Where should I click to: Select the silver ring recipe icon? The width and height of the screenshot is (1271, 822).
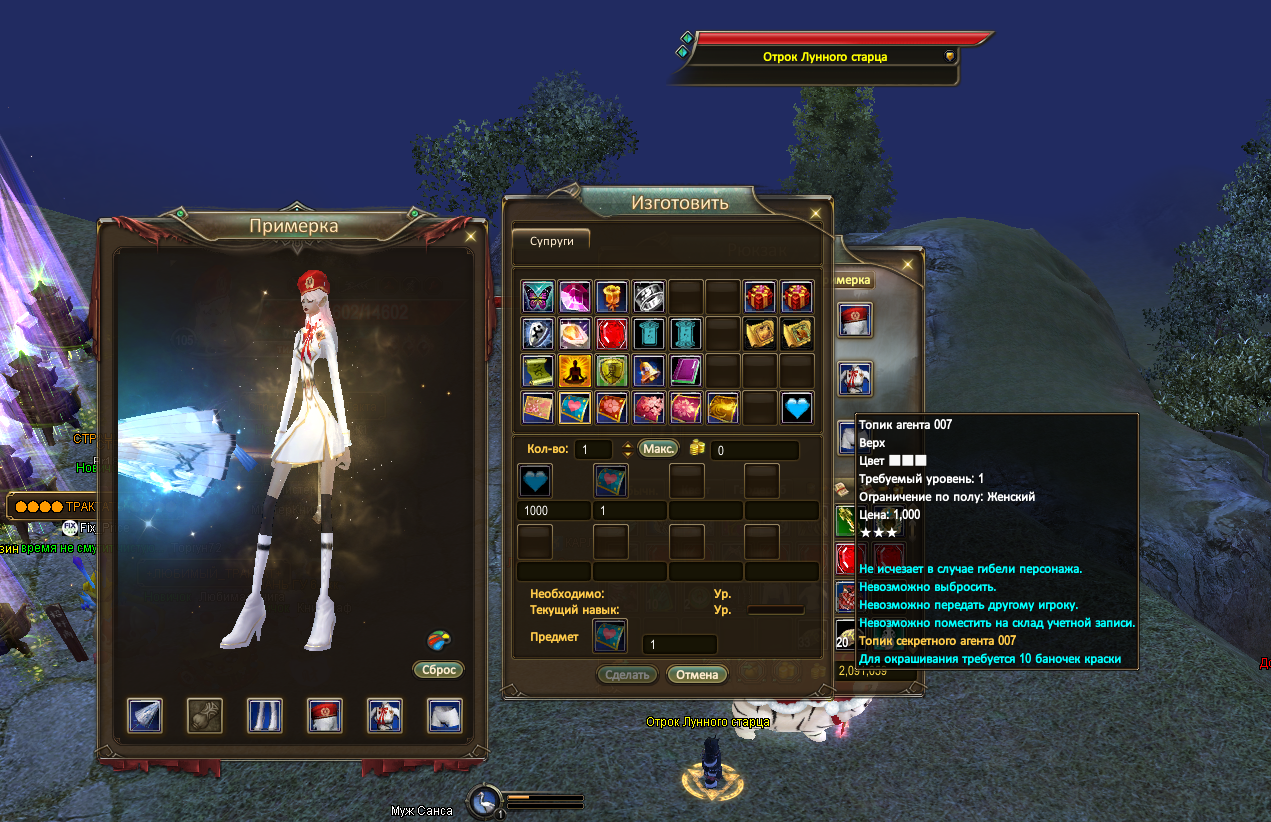(648, 296)
